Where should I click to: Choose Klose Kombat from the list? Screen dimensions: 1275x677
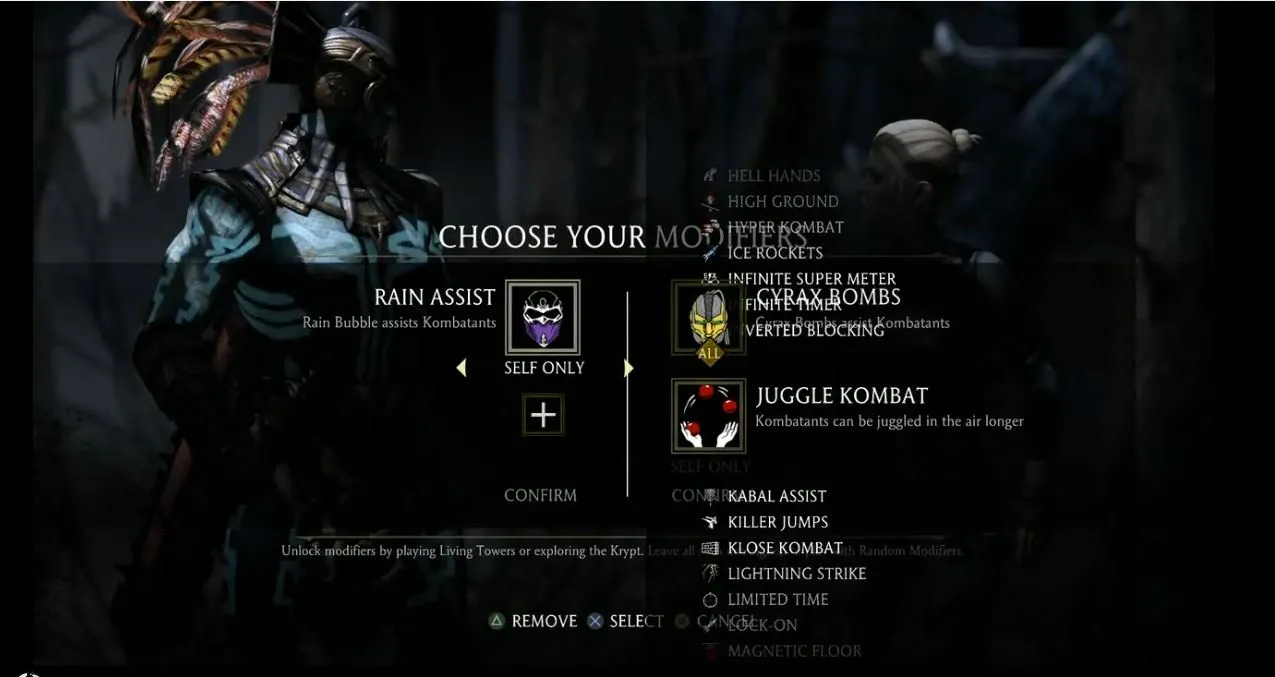tap(784, 548)
